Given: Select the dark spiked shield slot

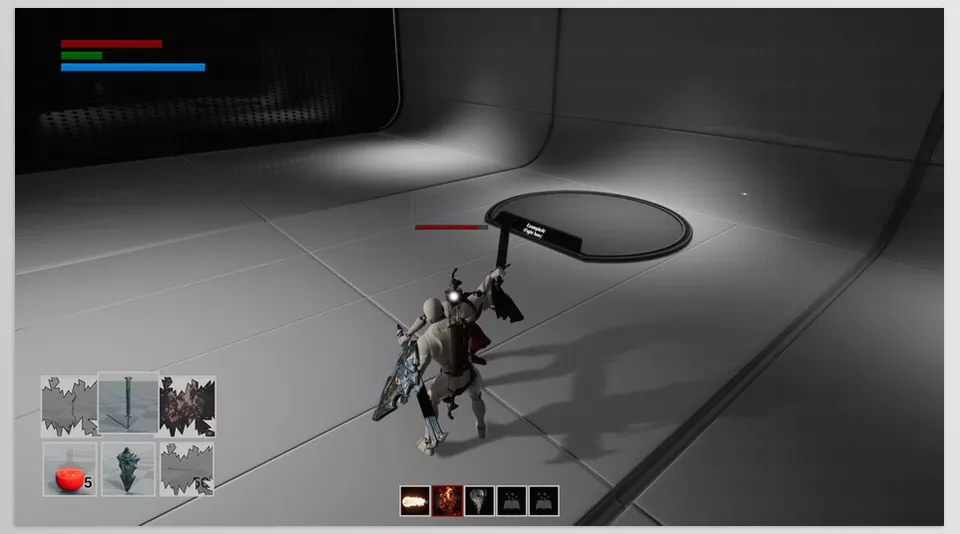Looking at the screenshot, I should pyautogui.click(x=129, y=470).
